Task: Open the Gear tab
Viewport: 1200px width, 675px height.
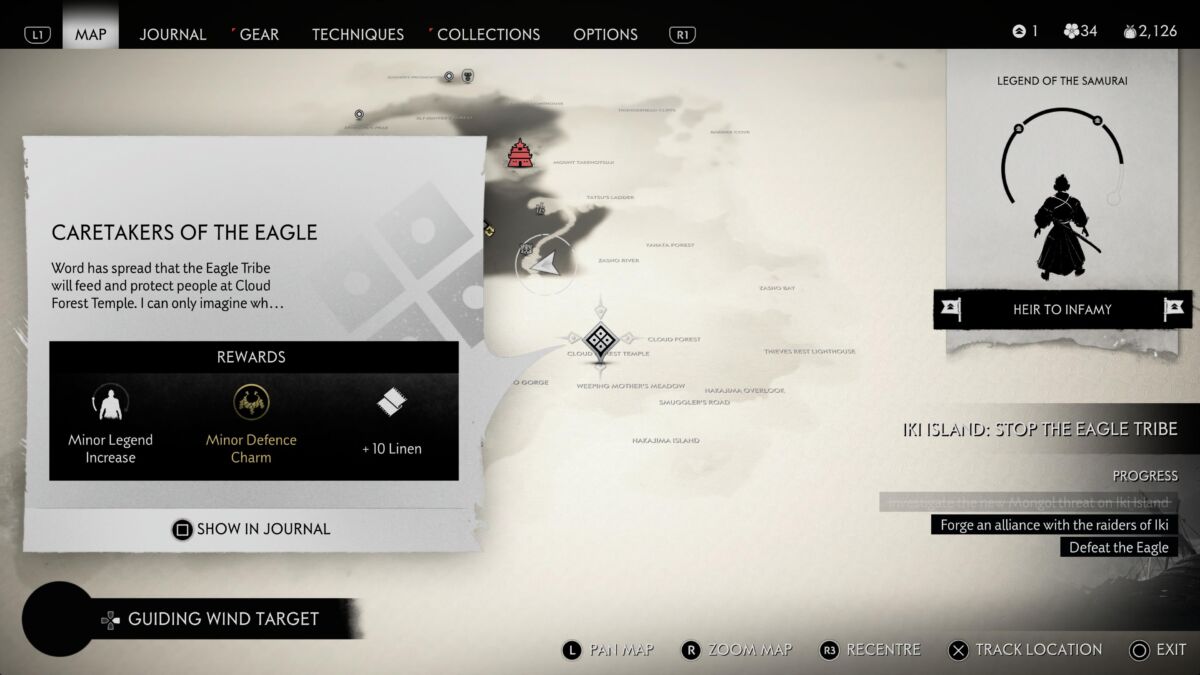Action: tap(258, 34)
